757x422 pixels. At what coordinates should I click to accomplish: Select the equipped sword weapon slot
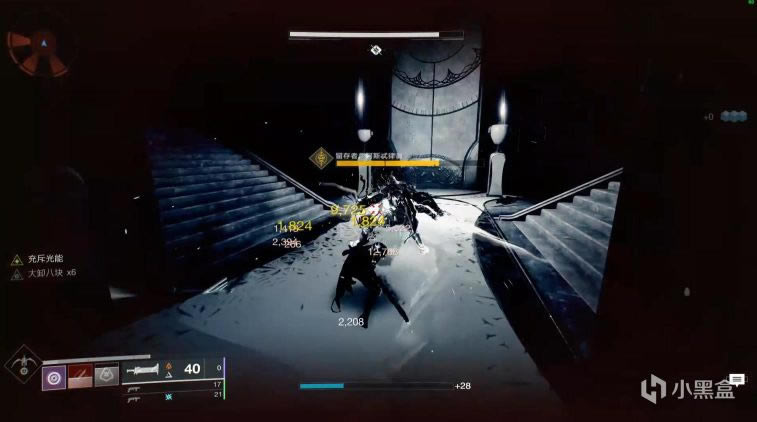[147, 369]
